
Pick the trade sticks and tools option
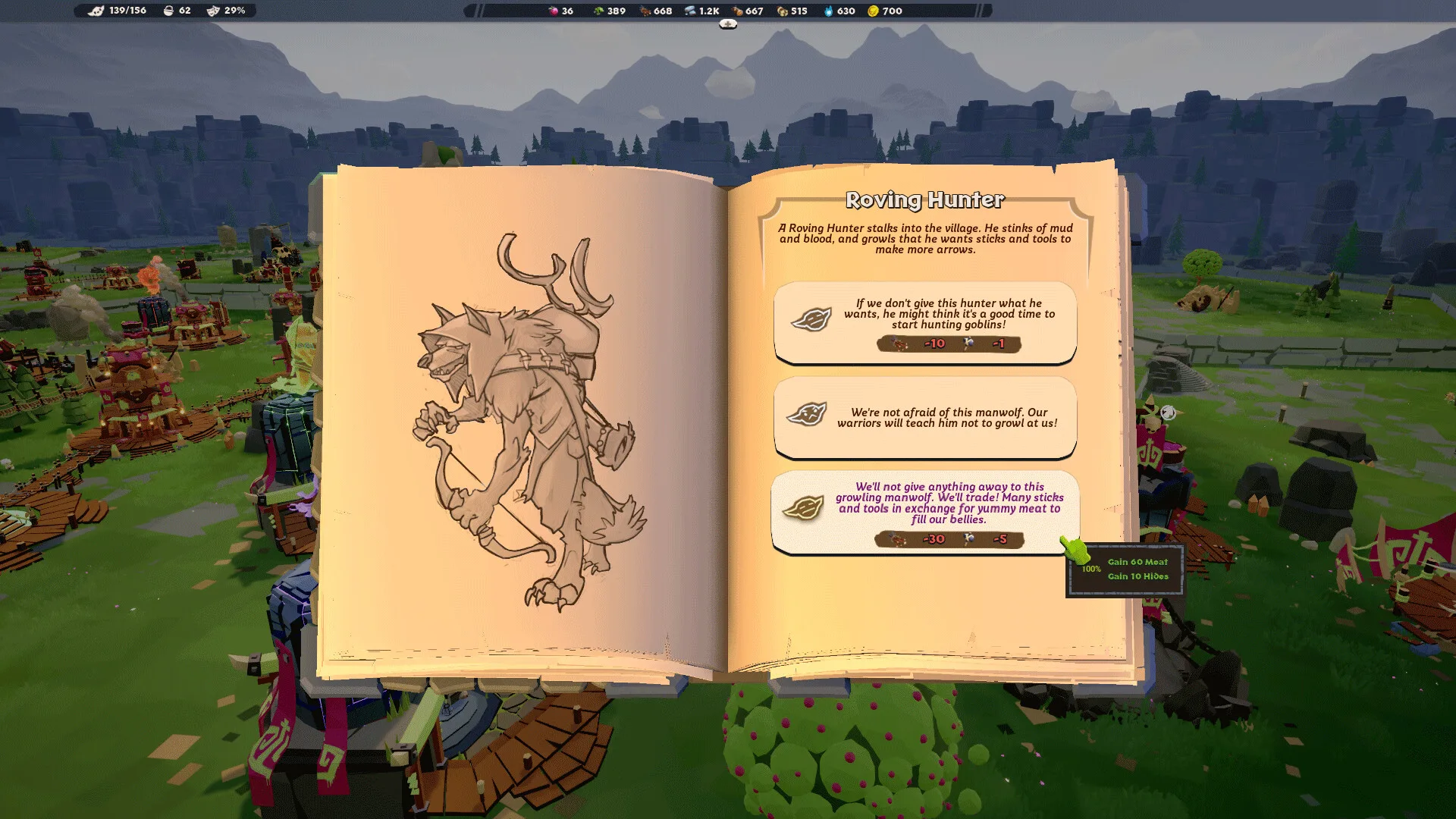(x=924, y=512)
